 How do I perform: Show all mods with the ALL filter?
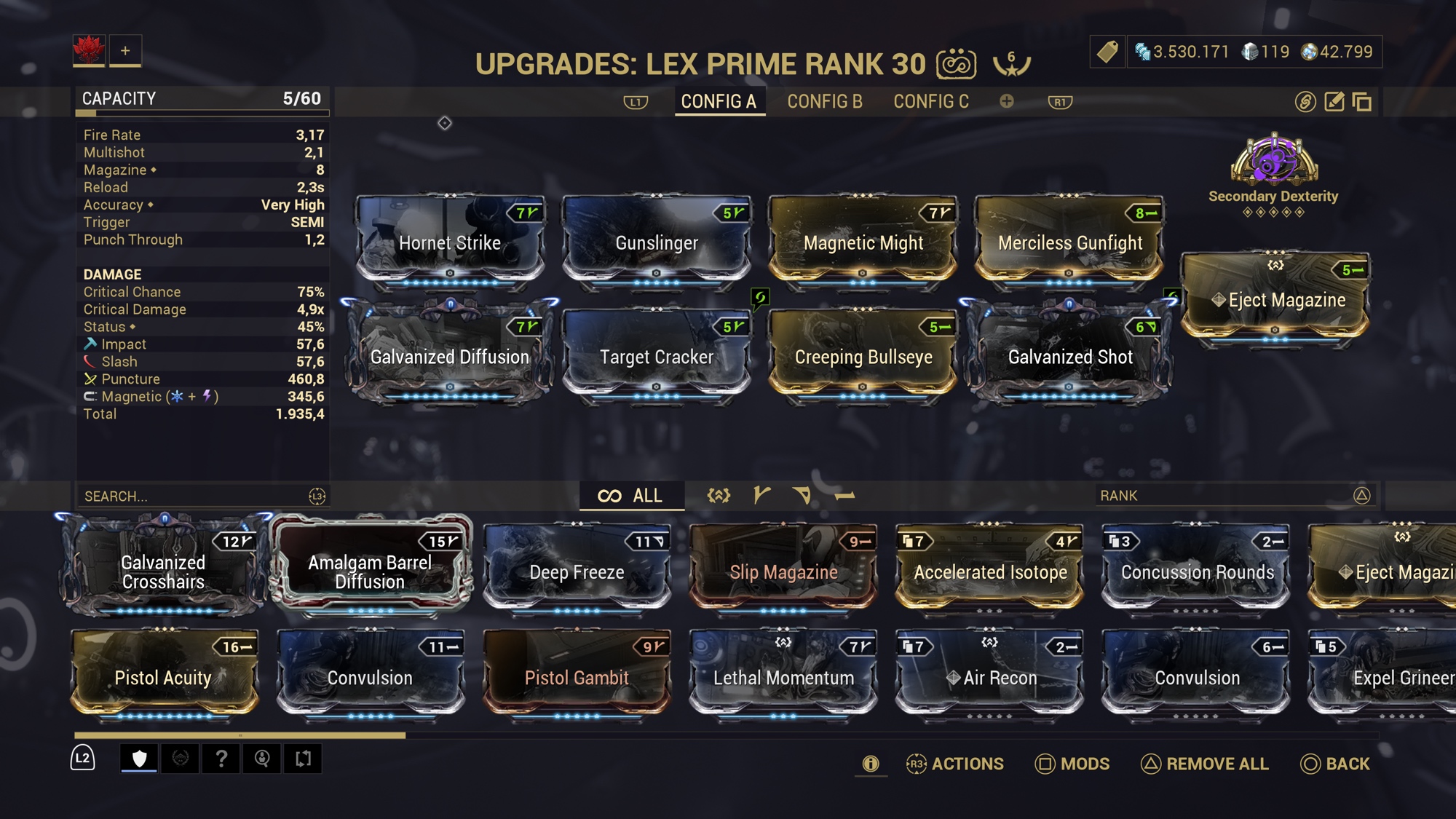pyautogui.click(x=630, y=496)
